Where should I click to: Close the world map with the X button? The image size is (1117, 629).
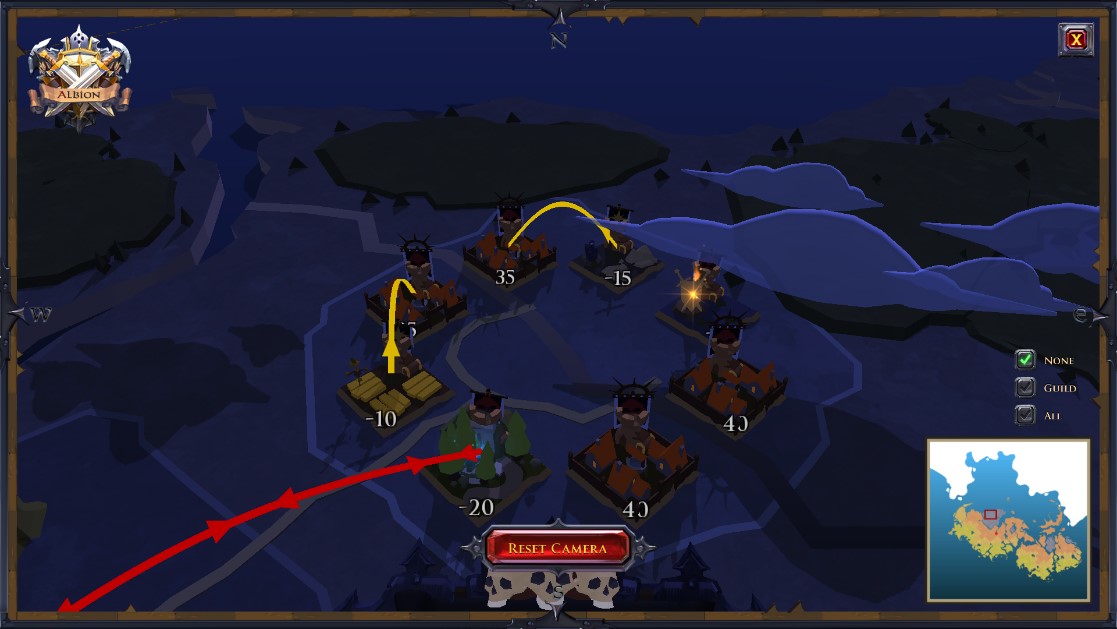[x=1075, y=39]
